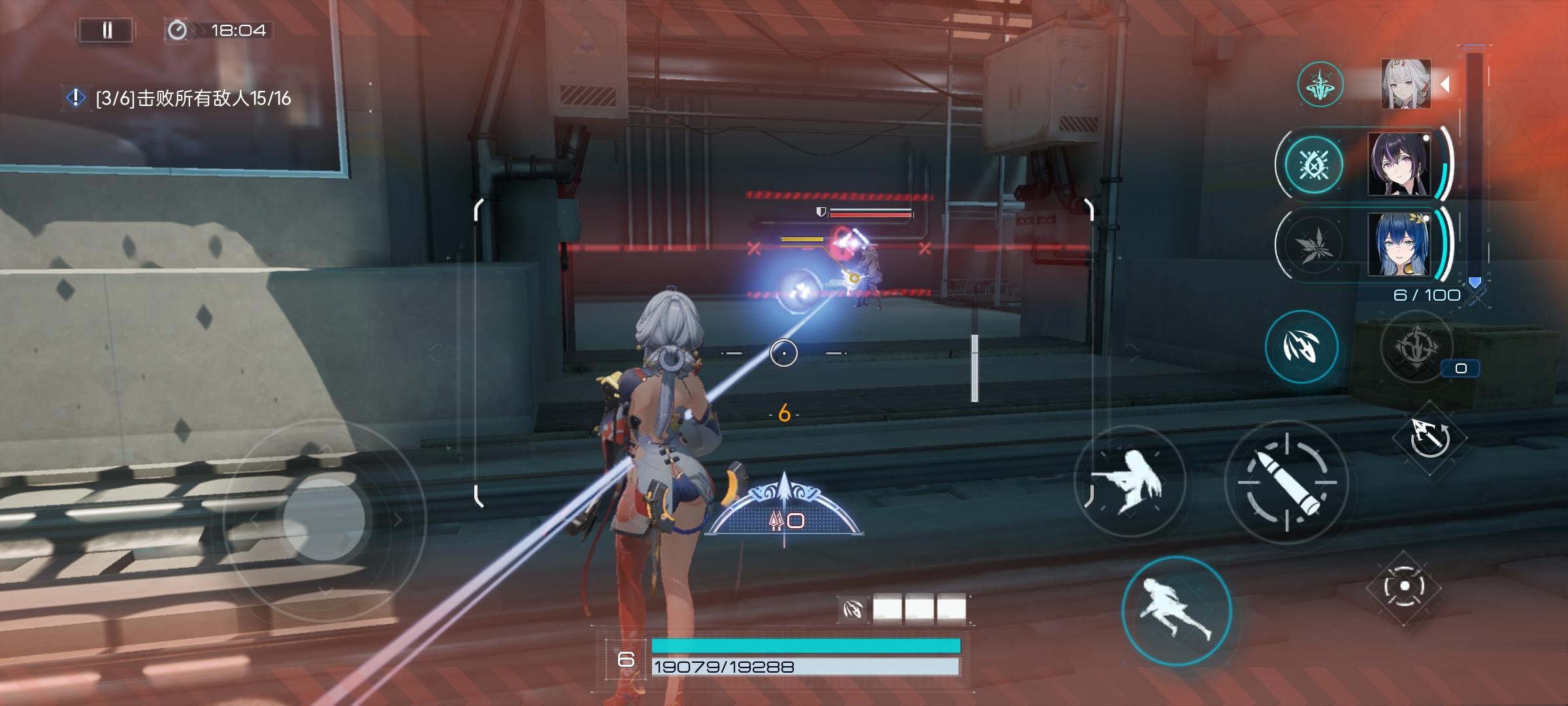Image resolution: width=1568 pixels, height=706 pixels.
Task: Activate the blue-haired teammate's star skill icon
Action: (1313, 244)
